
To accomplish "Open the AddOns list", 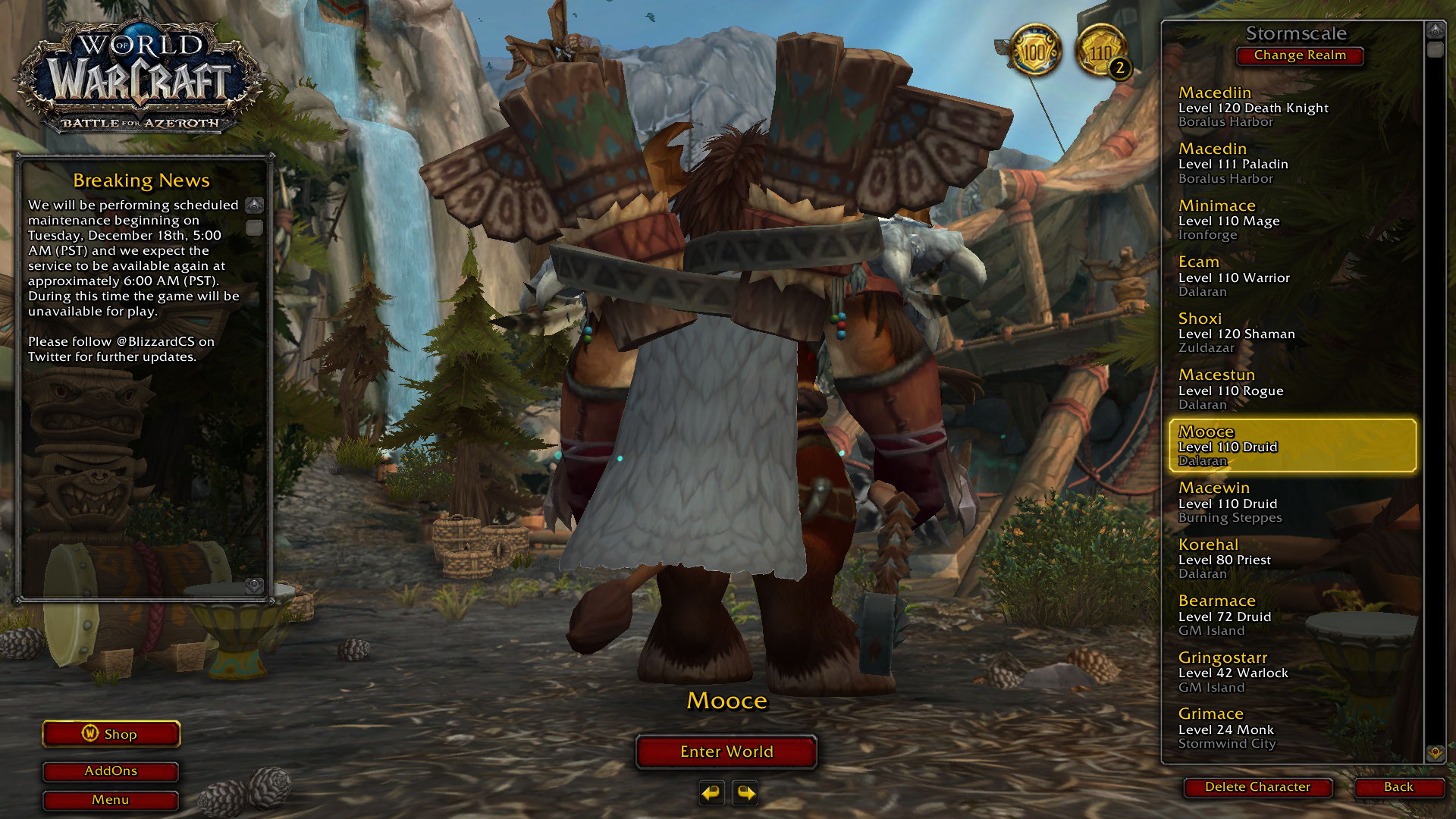I will (111, 771).
